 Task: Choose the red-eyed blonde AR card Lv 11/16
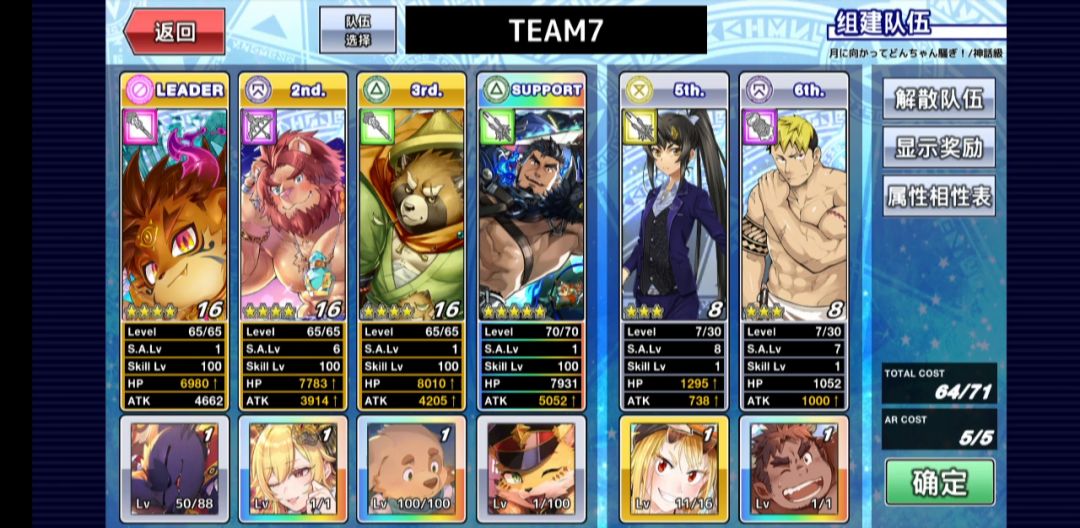click(674, 468)
